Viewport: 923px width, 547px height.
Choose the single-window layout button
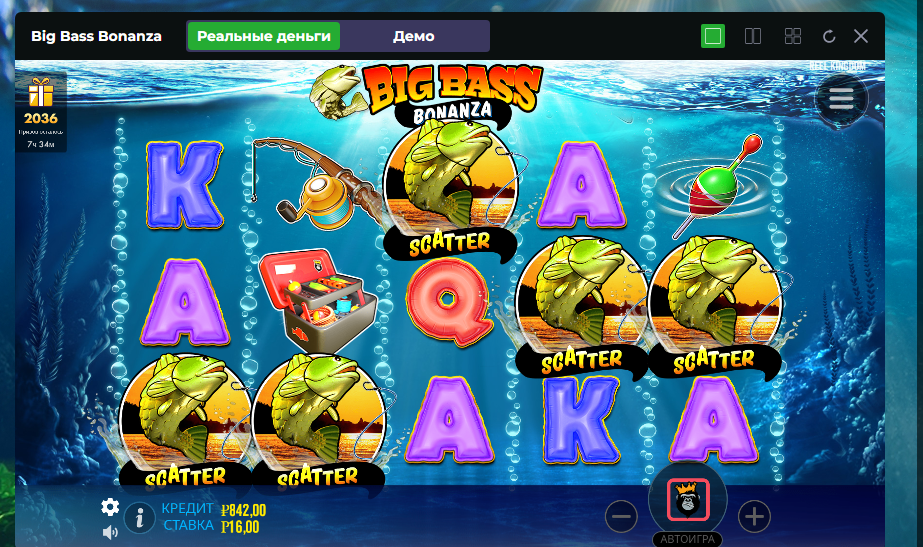click(x=713, y=37)
